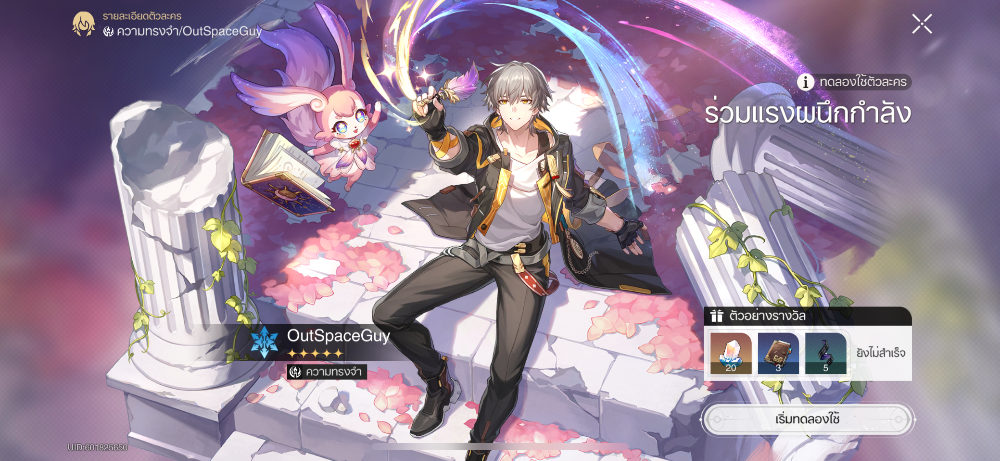
Task: Click the ความทรงจำ path tag under the name
Action: [326, 371]
